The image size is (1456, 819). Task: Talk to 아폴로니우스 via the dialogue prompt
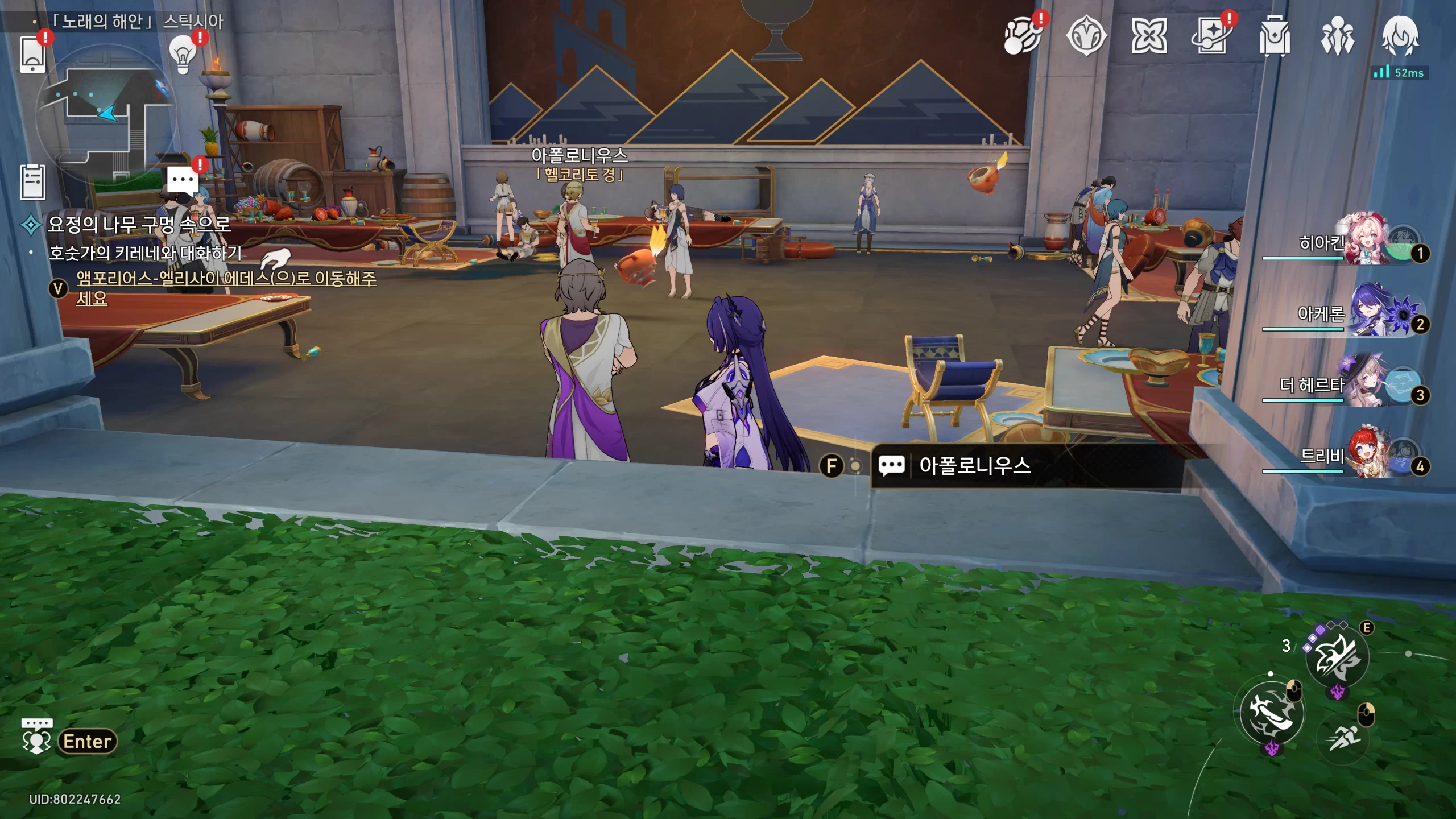pos(974,466)
